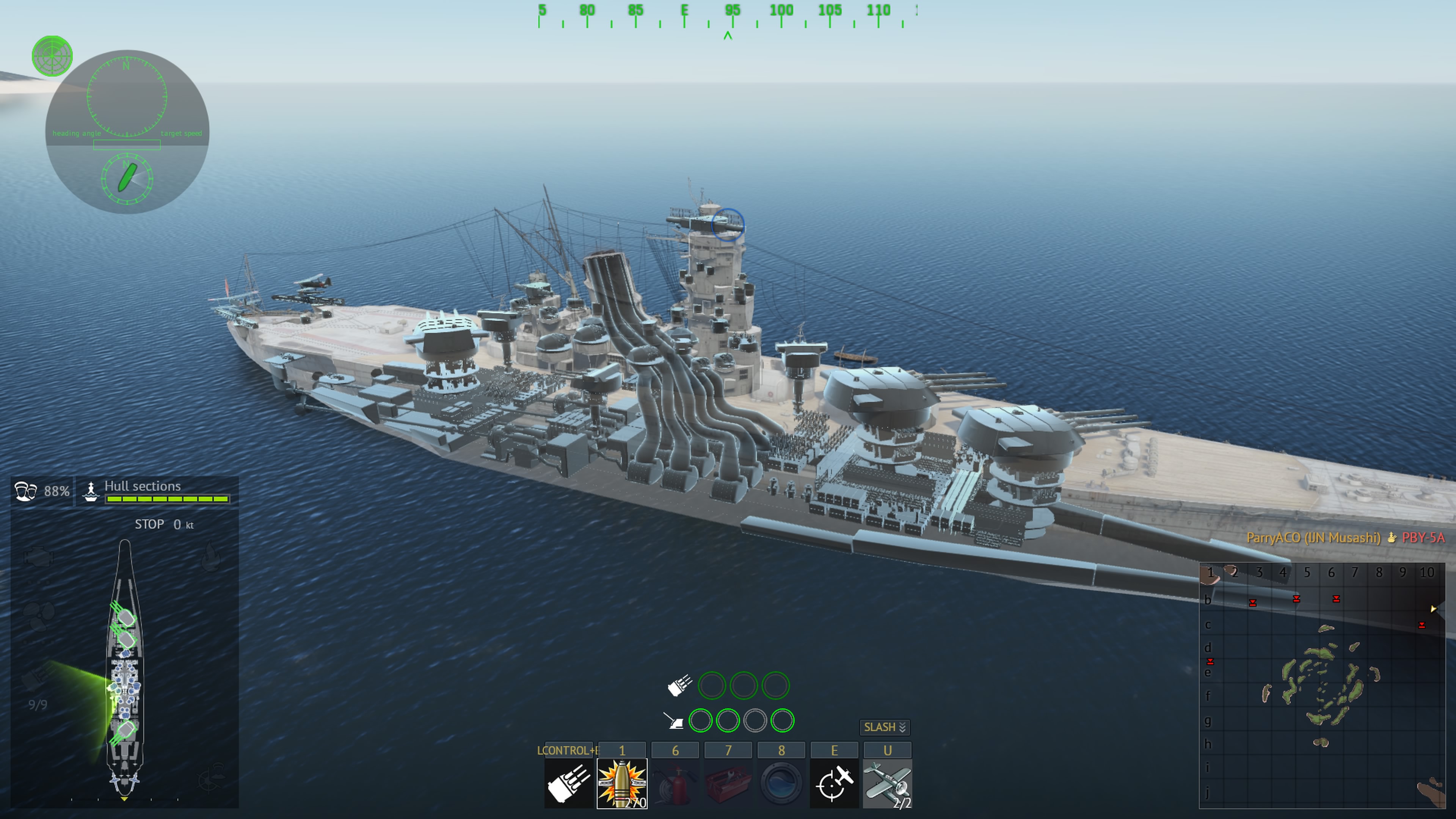Viewport: 1456px width, 819px height.
Task: Select the main caliber gun turret icon
Action: pos(569,783)
